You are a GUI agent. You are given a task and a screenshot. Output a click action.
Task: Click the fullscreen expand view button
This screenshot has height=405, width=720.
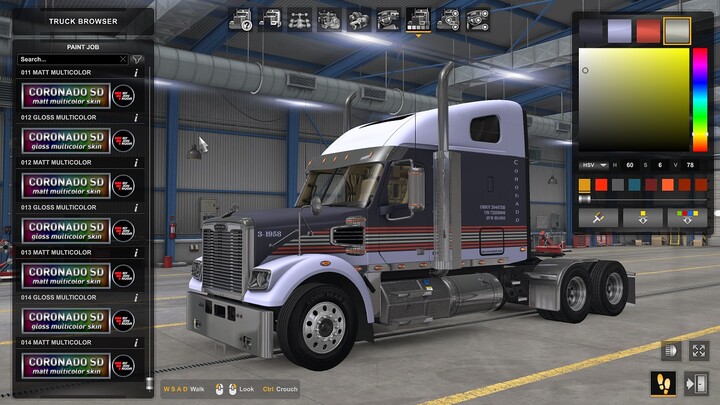coord(698,351)
